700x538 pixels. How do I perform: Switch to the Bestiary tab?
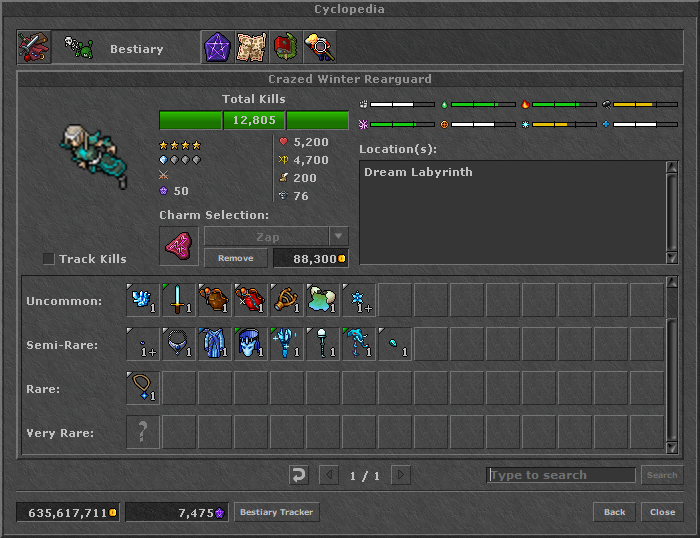[x=119, y=48]
